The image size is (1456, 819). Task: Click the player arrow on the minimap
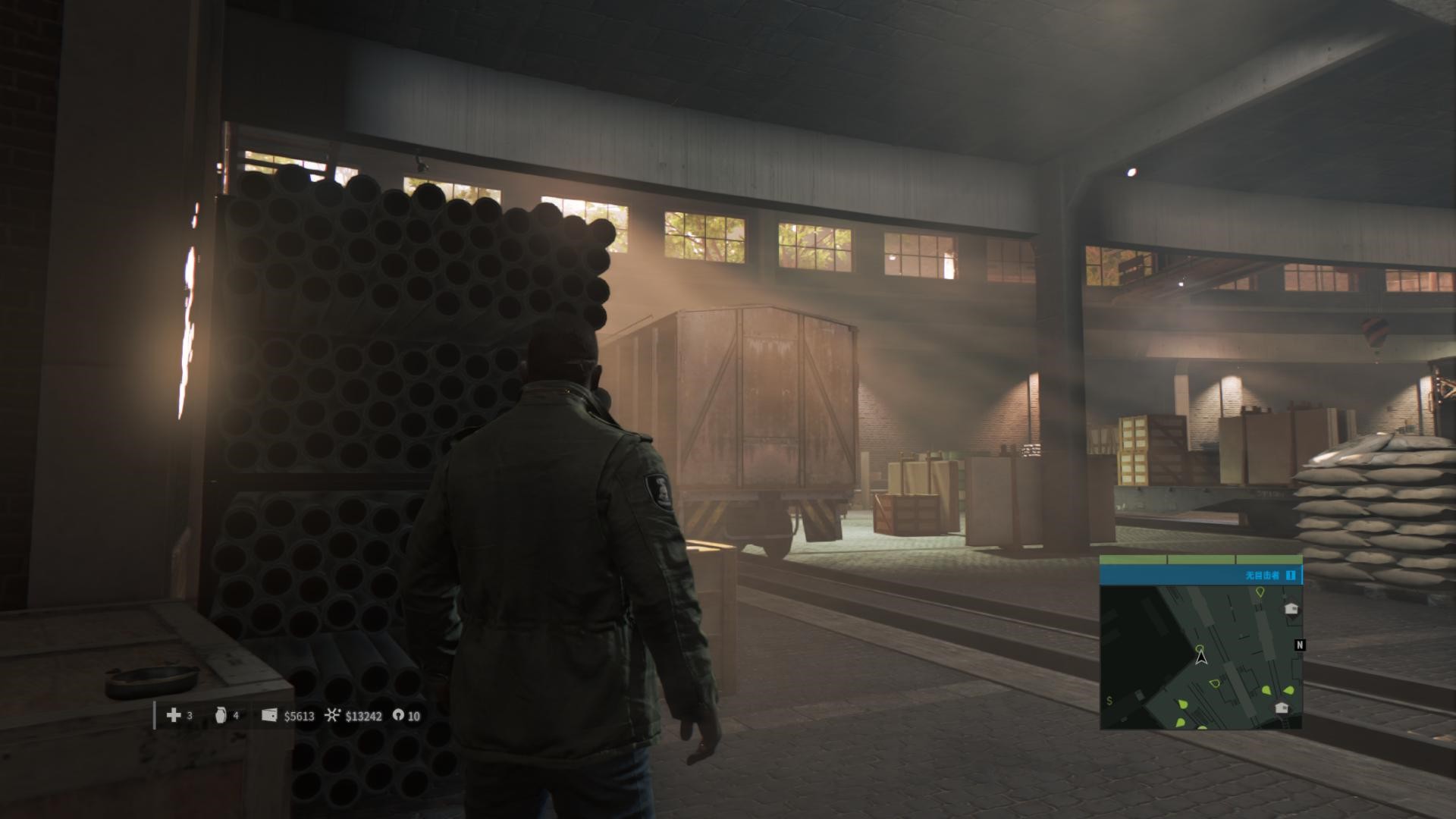pos(1200,657)
